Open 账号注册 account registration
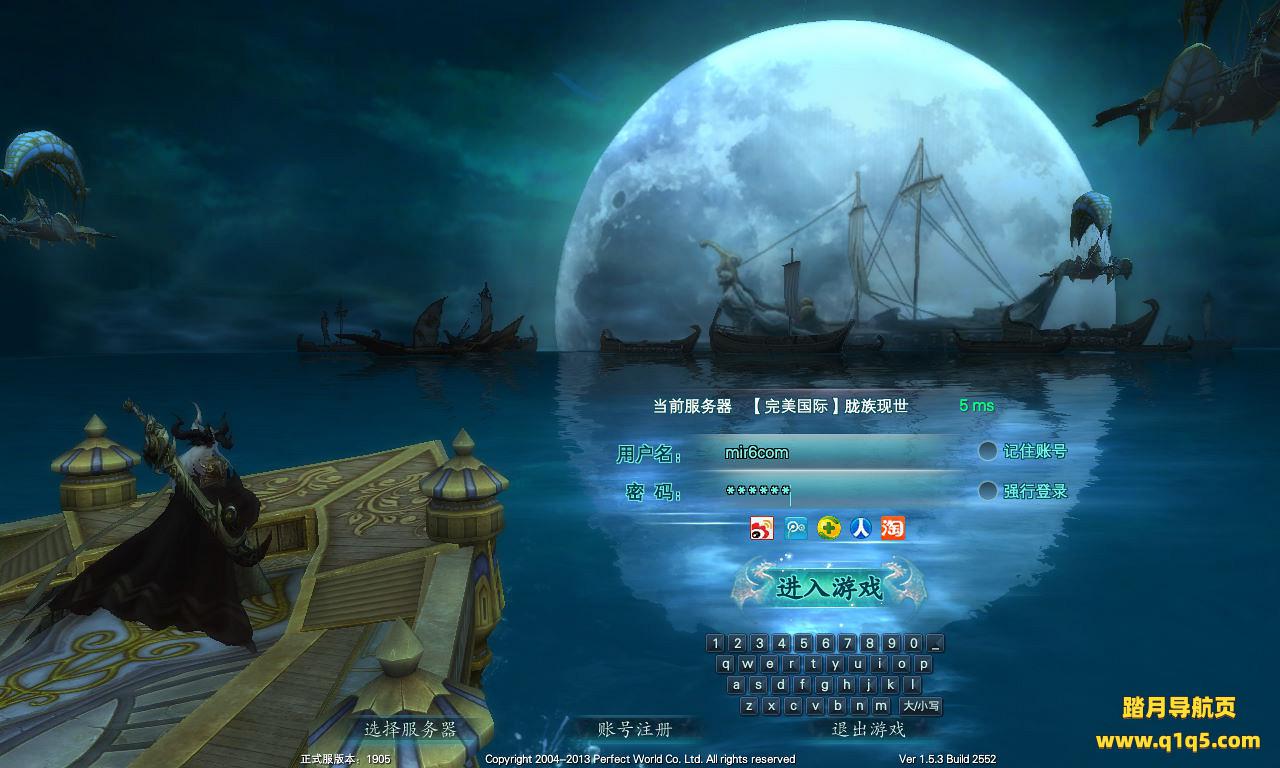The height and width of the screenshot is (768, 1280). tap(634, 729)
